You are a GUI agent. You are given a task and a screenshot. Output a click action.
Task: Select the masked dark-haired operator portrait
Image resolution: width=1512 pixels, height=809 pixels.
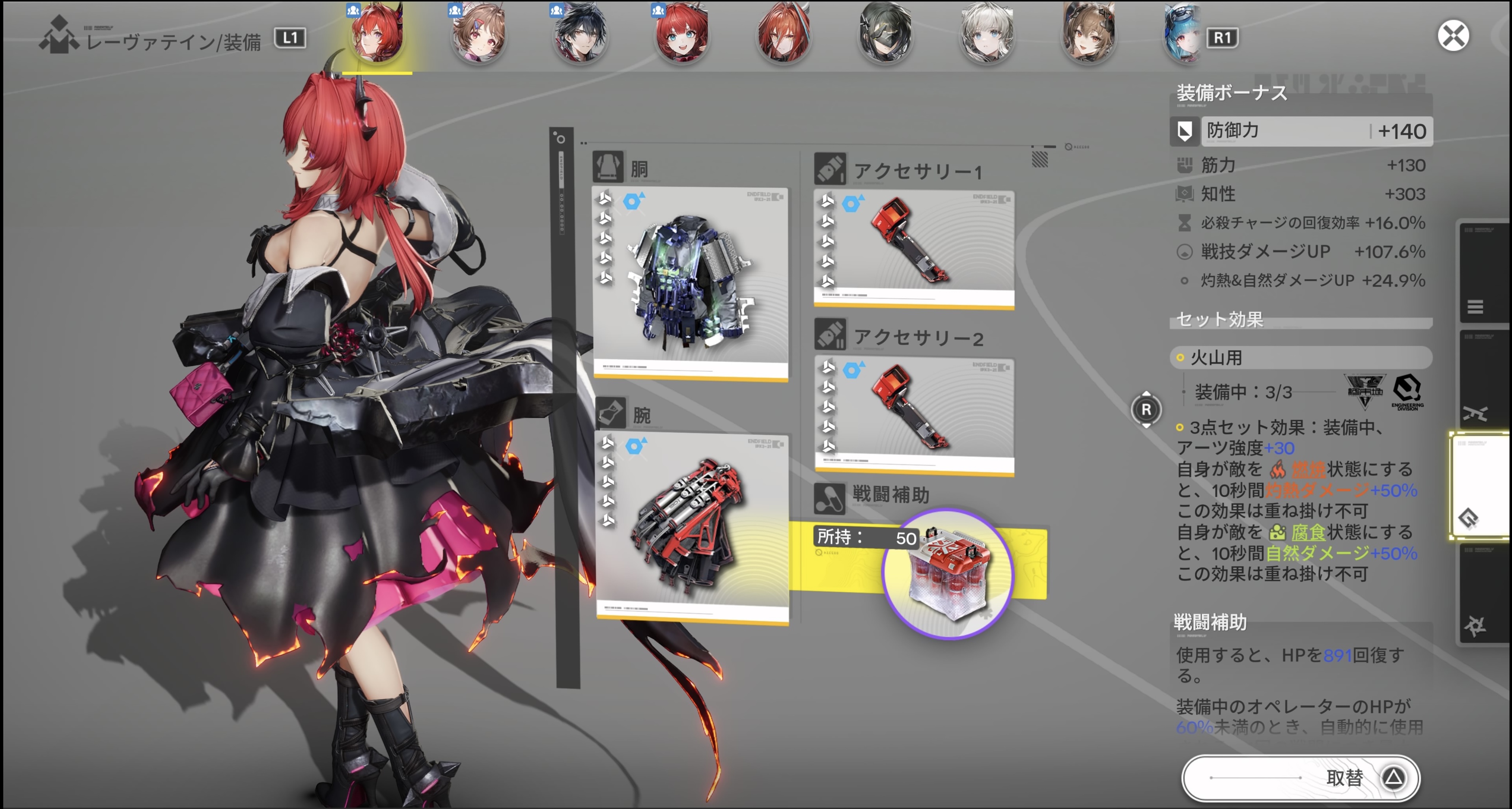tap(885, 34)
